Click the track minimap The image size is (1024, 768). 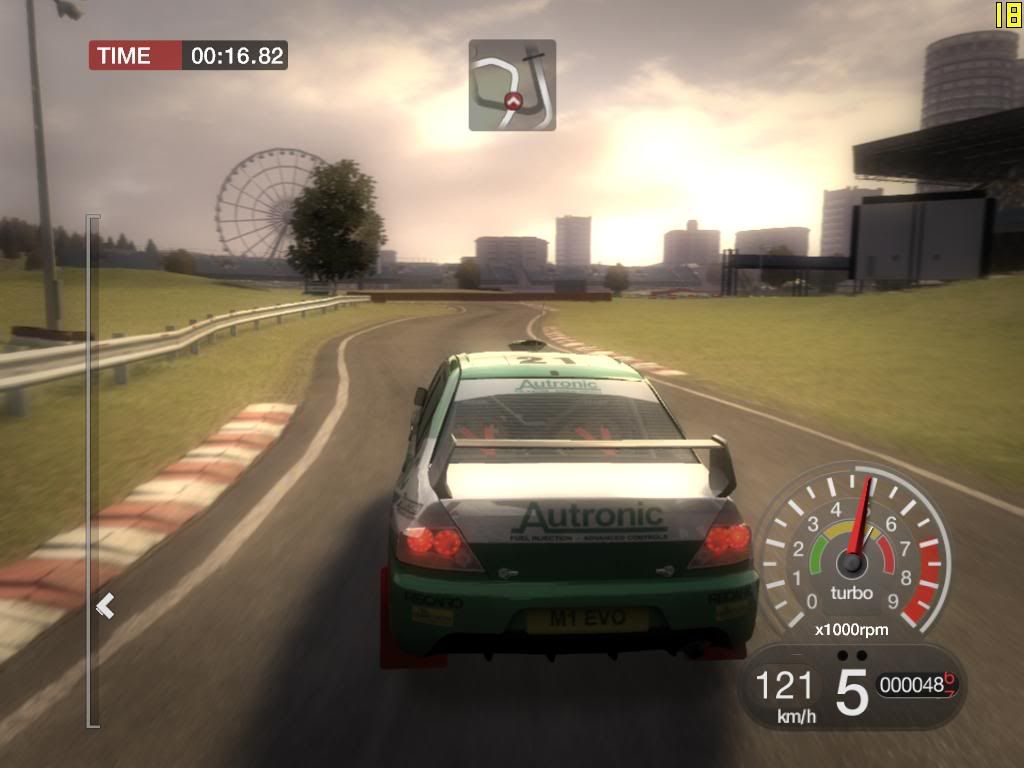click(512, 85)
